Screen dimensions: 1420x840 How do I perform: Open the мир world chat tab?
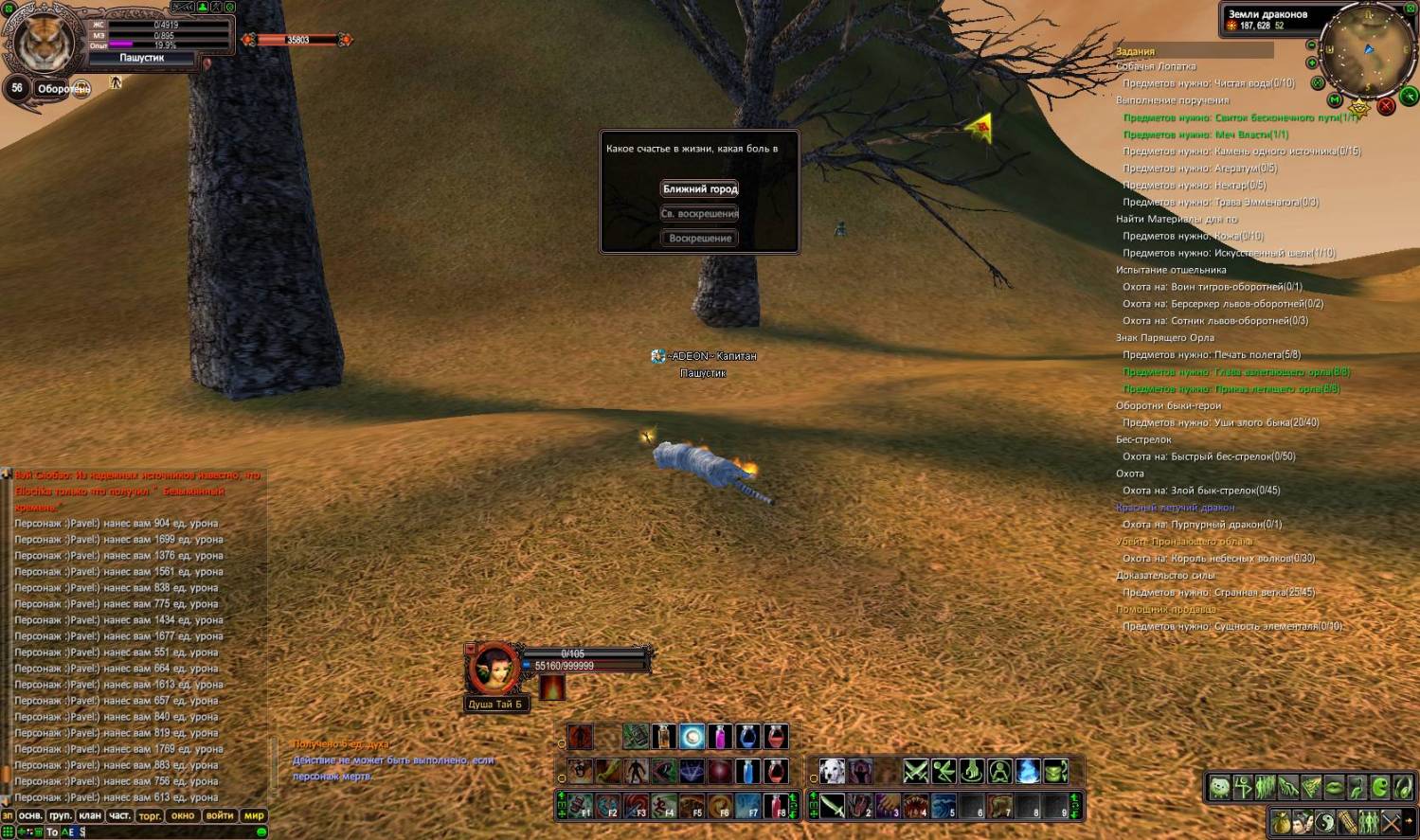(254, 815)
